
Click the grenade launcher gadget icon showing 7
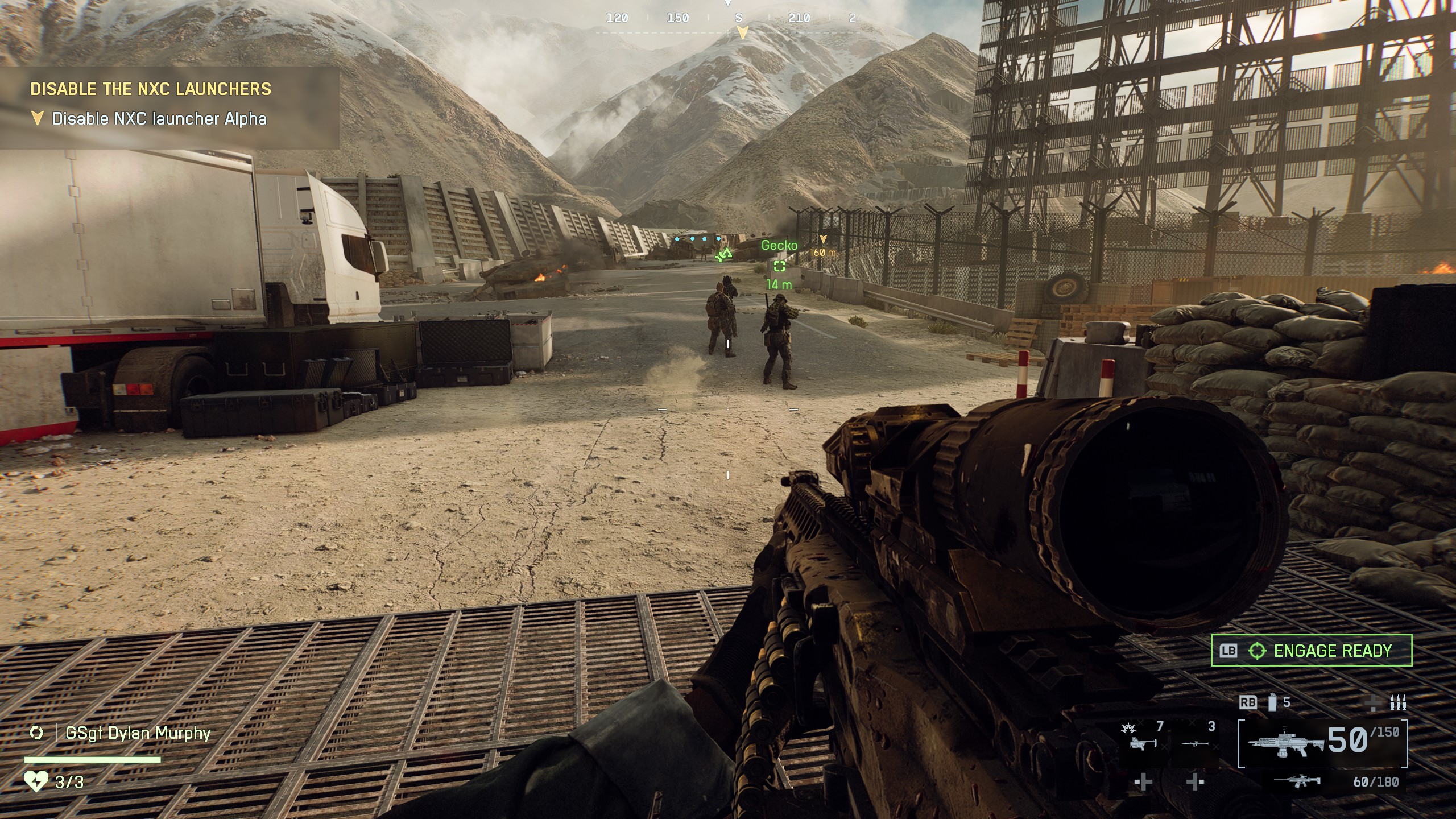[x=1142, y=743]
